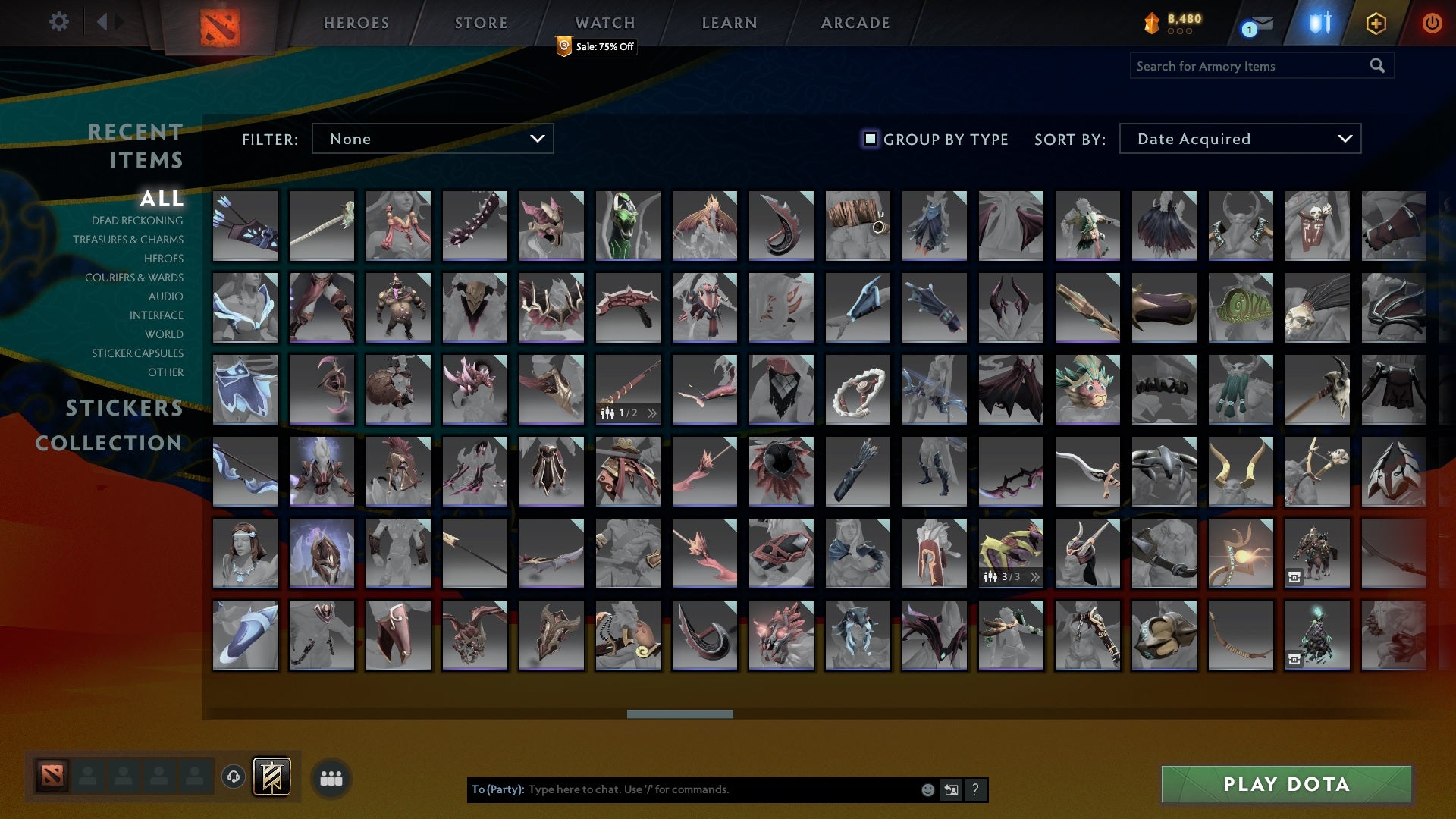Expand the 1/2 bundle item chevron
This screenshot has height=819, width=1456.
pyautogui.click(x=652, y=413)
